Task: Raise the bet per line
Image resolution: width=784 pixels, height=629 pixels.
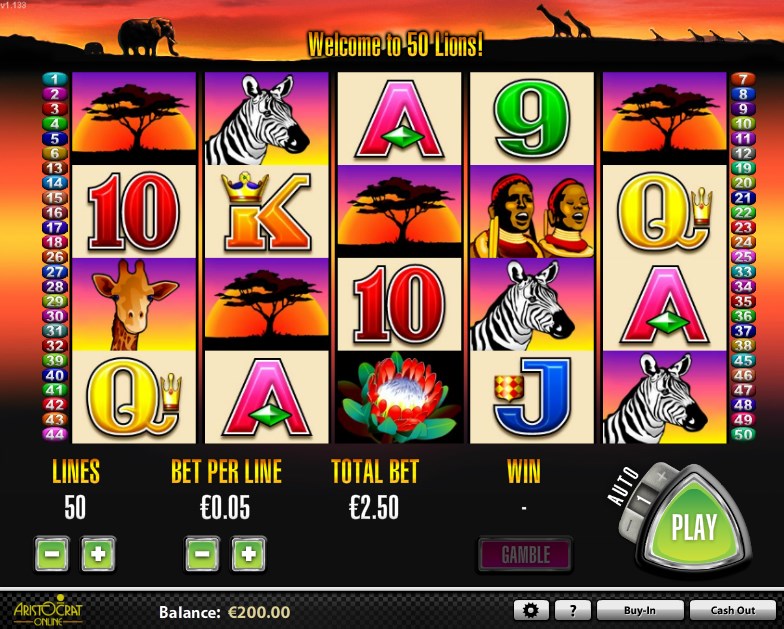Action: click(249, 553)
